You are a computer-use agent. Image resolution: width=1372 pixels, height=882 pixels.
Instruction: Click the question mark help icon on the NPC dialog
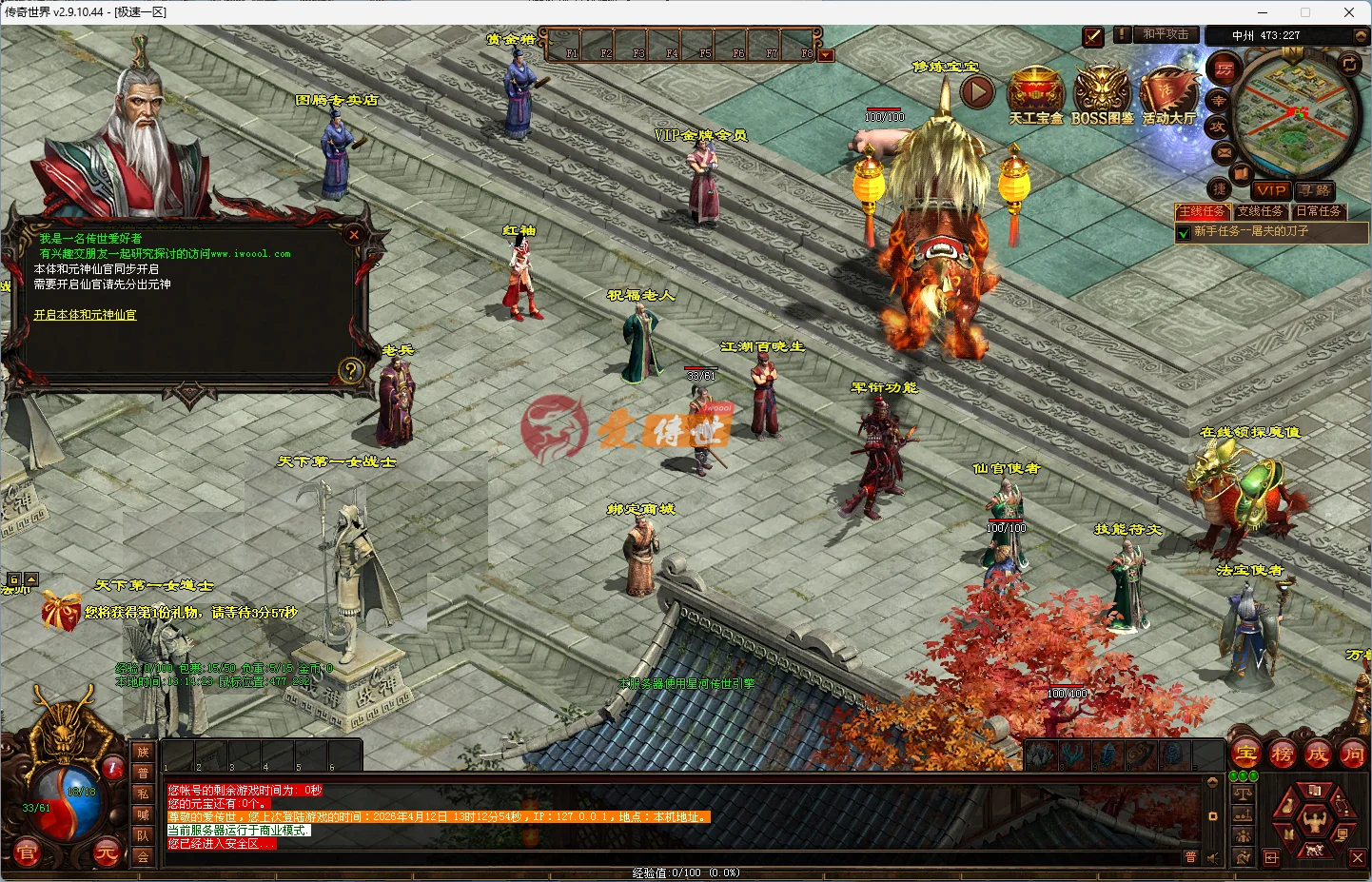click(353, 370)
